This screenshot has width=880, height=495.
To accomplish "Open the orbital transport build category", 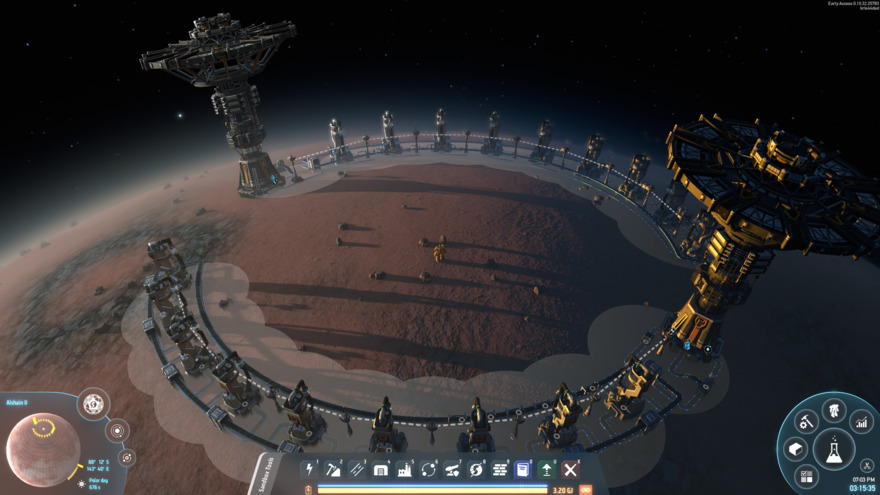I will (x=429, y=469).
